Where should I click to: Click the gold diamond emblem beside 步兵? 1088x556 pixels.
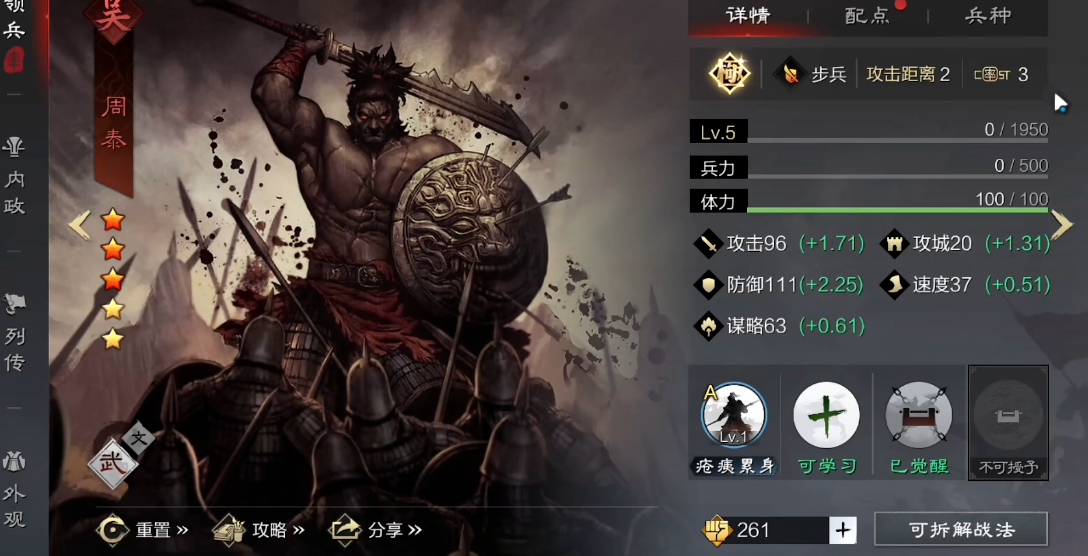tap(729, 74)
